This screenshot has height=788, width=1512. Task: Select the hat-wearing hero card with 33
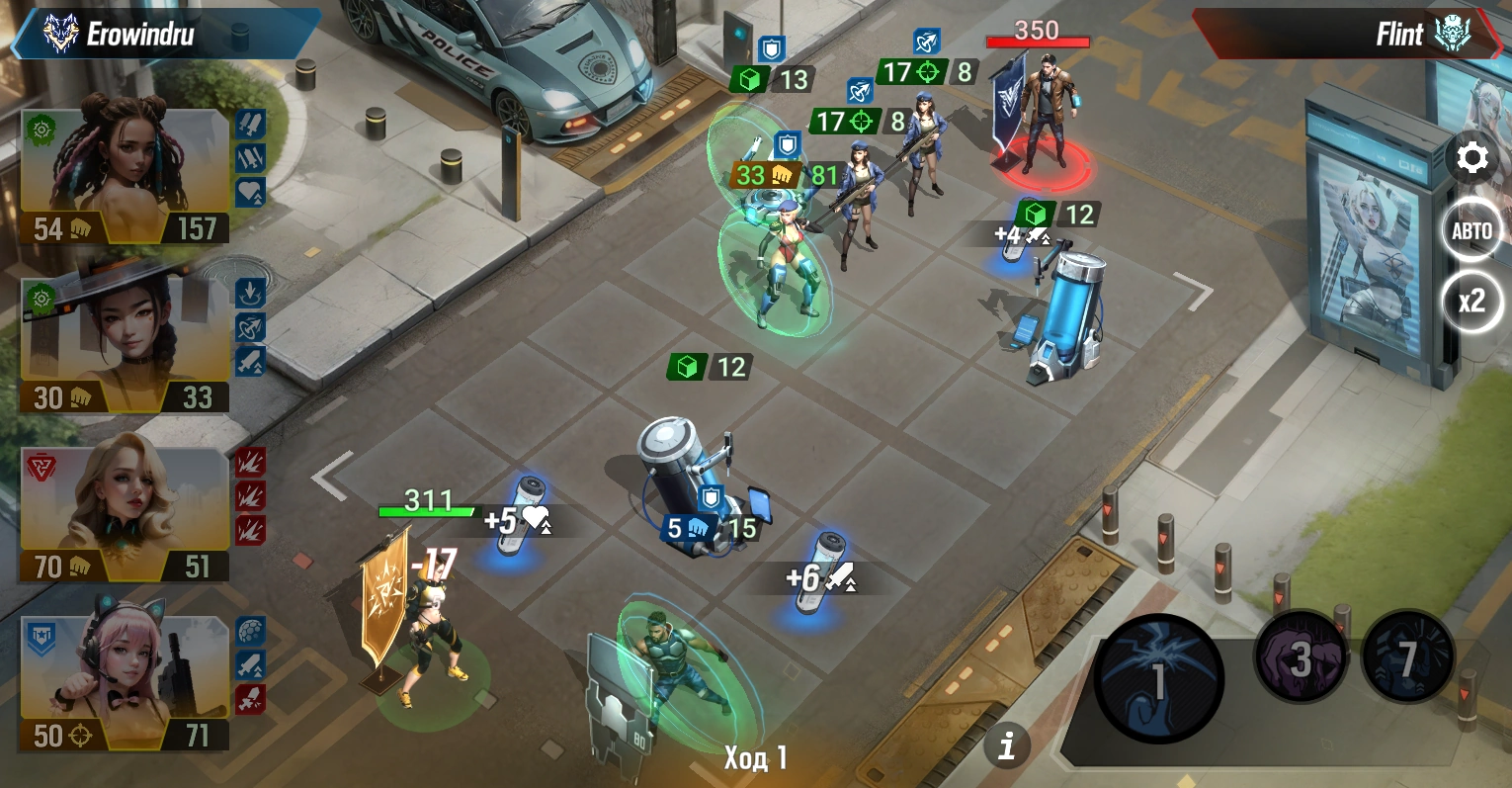[125, 345]
